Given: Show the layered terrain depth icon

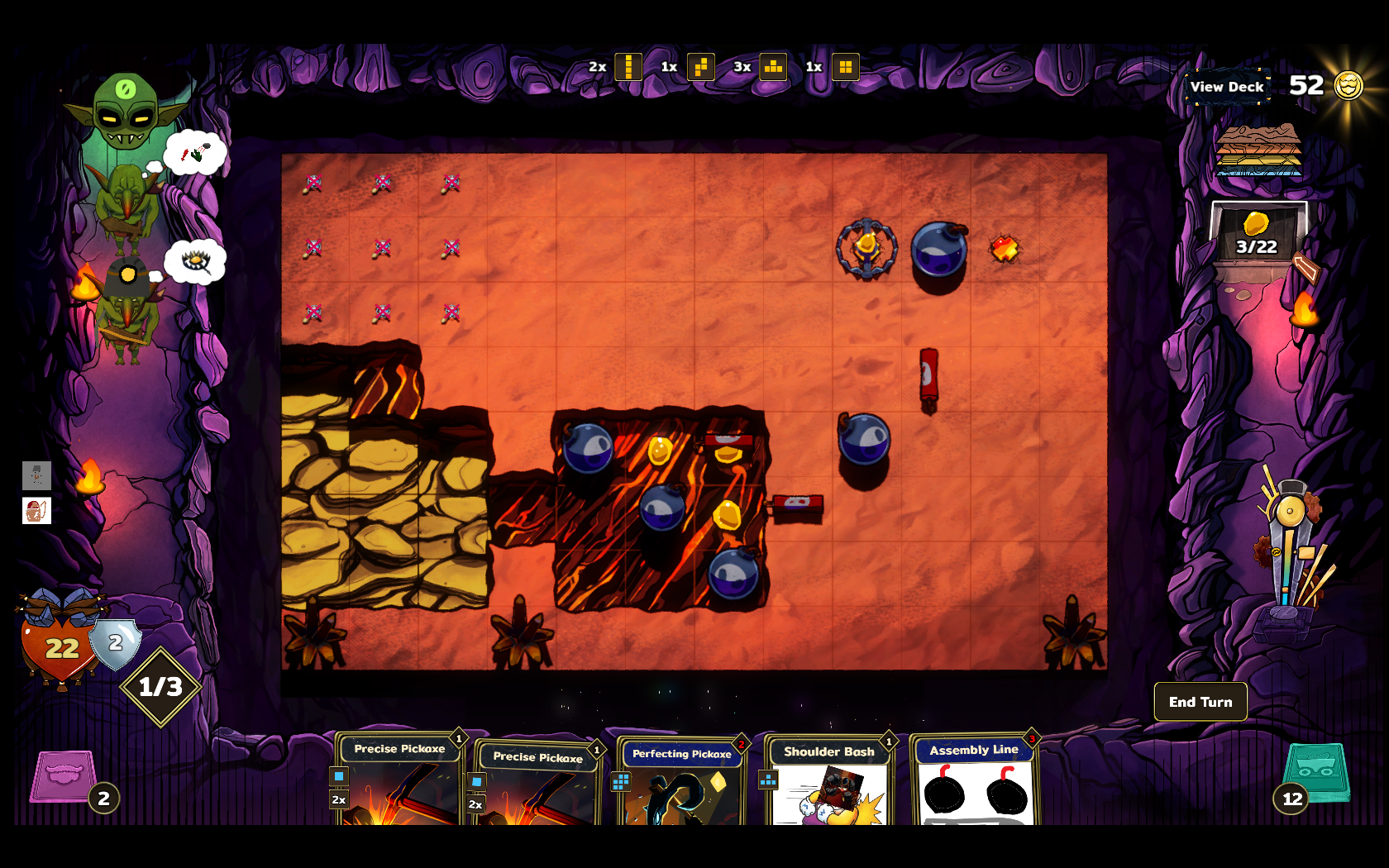Looking at the screenshot, I should 1258,150.
